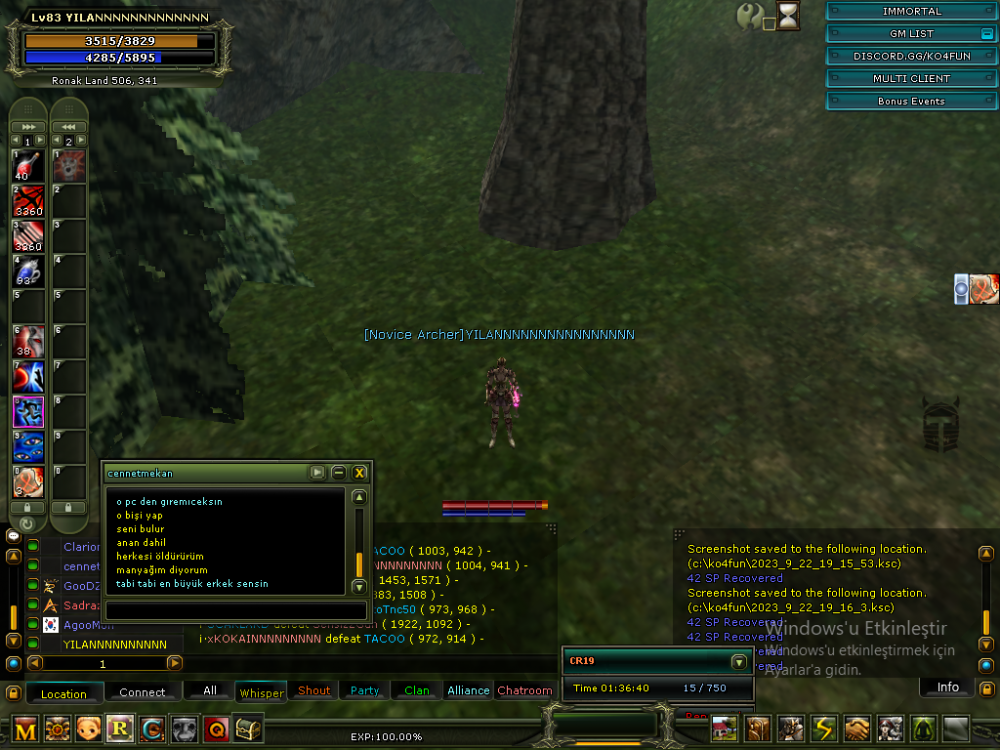
Task: Expand the CR19 dropdown arrow
Action: coord(739,662)
